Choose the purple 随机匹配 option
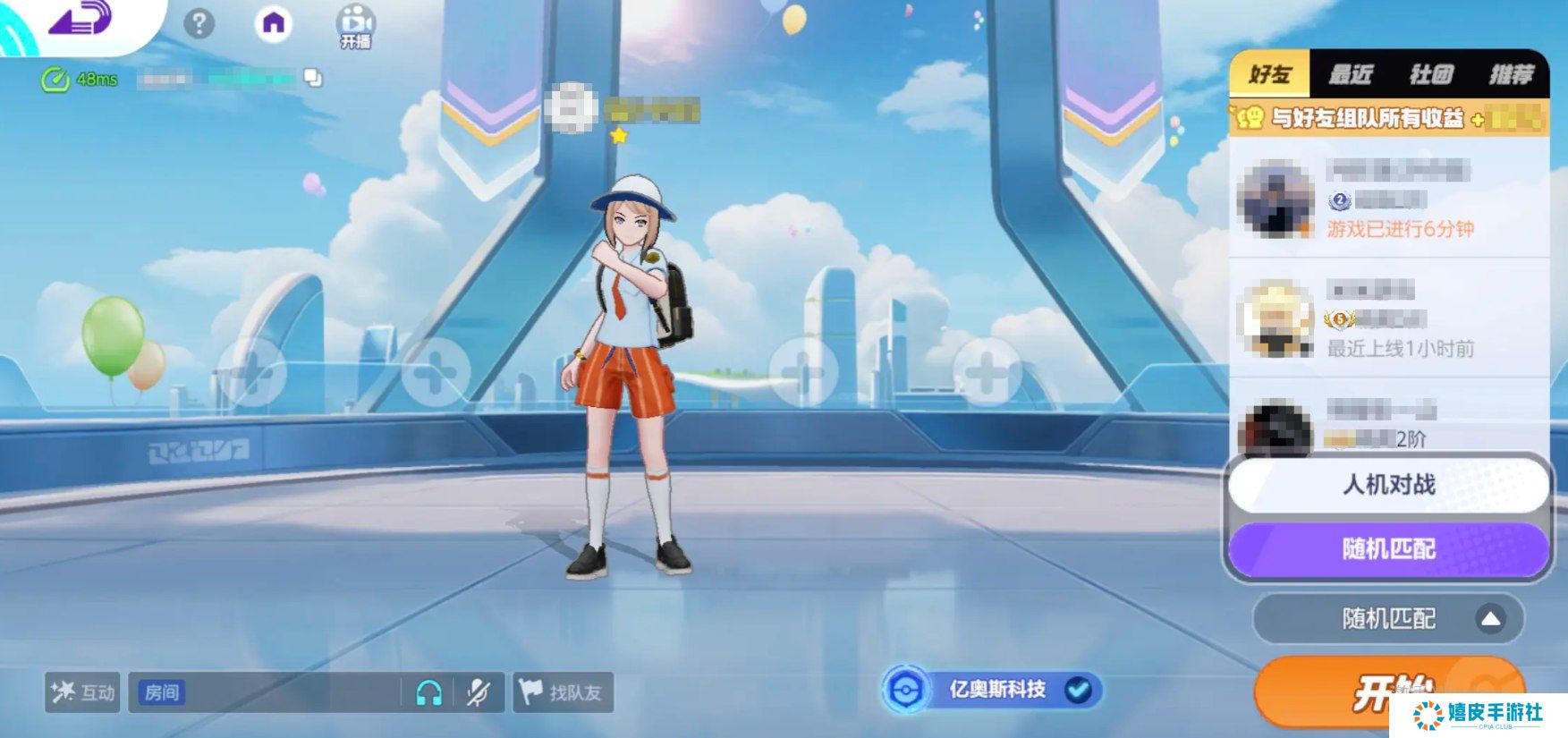Screen dimensions: 1568x738 [1388, 548]
